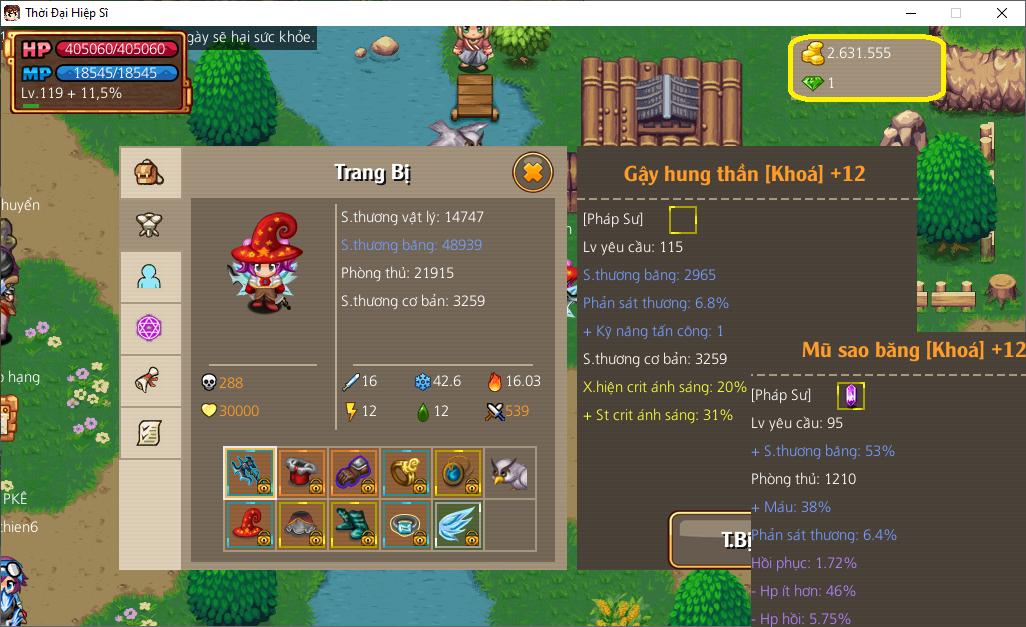The height and width of the screenshot is (627, 1026).
Task: Select the red star wizard hat slot
Action: (x=250, y=525)
